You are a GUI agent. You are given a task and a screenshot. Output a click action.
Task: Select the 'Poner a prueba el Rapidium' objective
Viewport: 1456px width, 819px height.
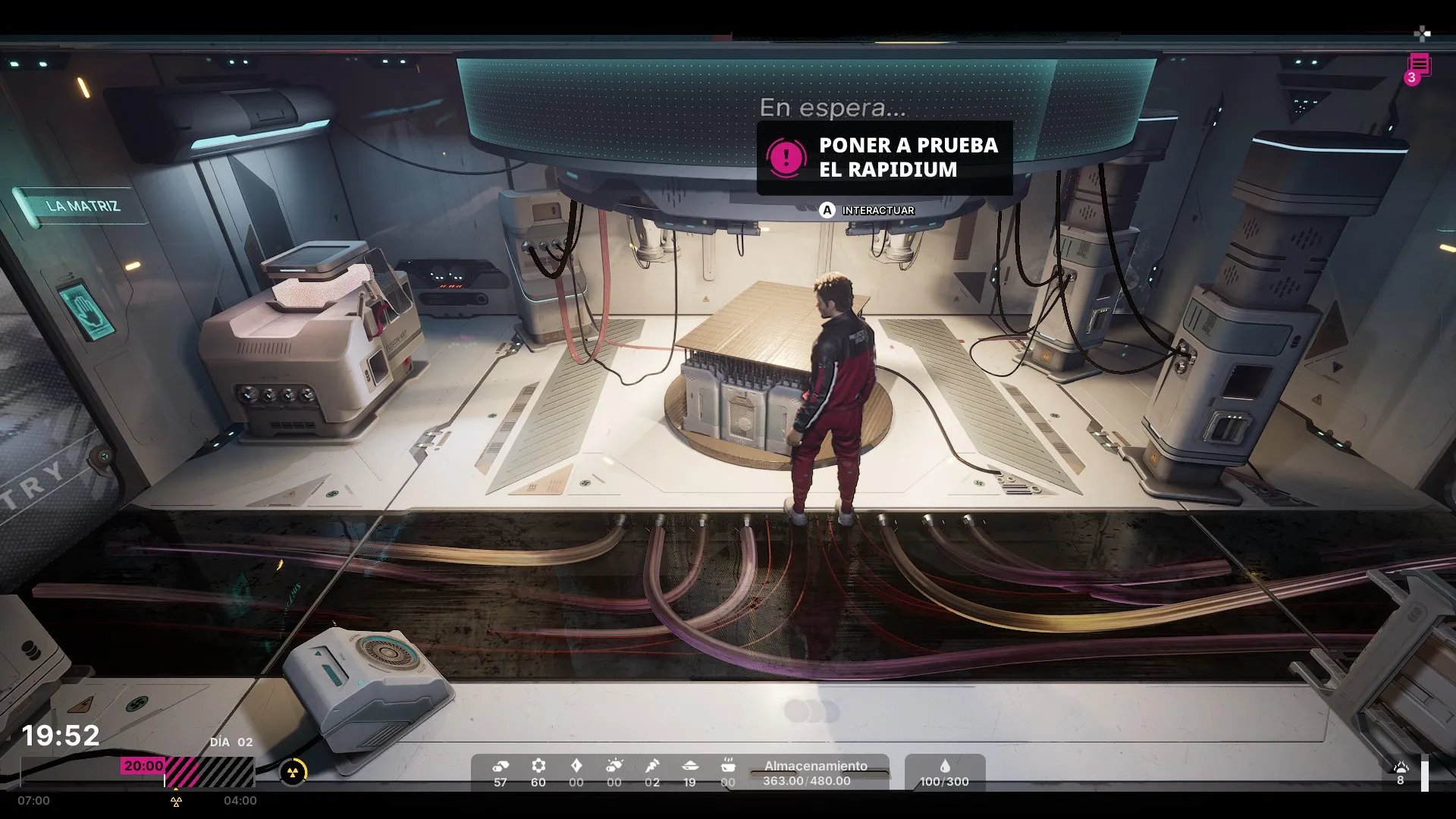[884, 158]
